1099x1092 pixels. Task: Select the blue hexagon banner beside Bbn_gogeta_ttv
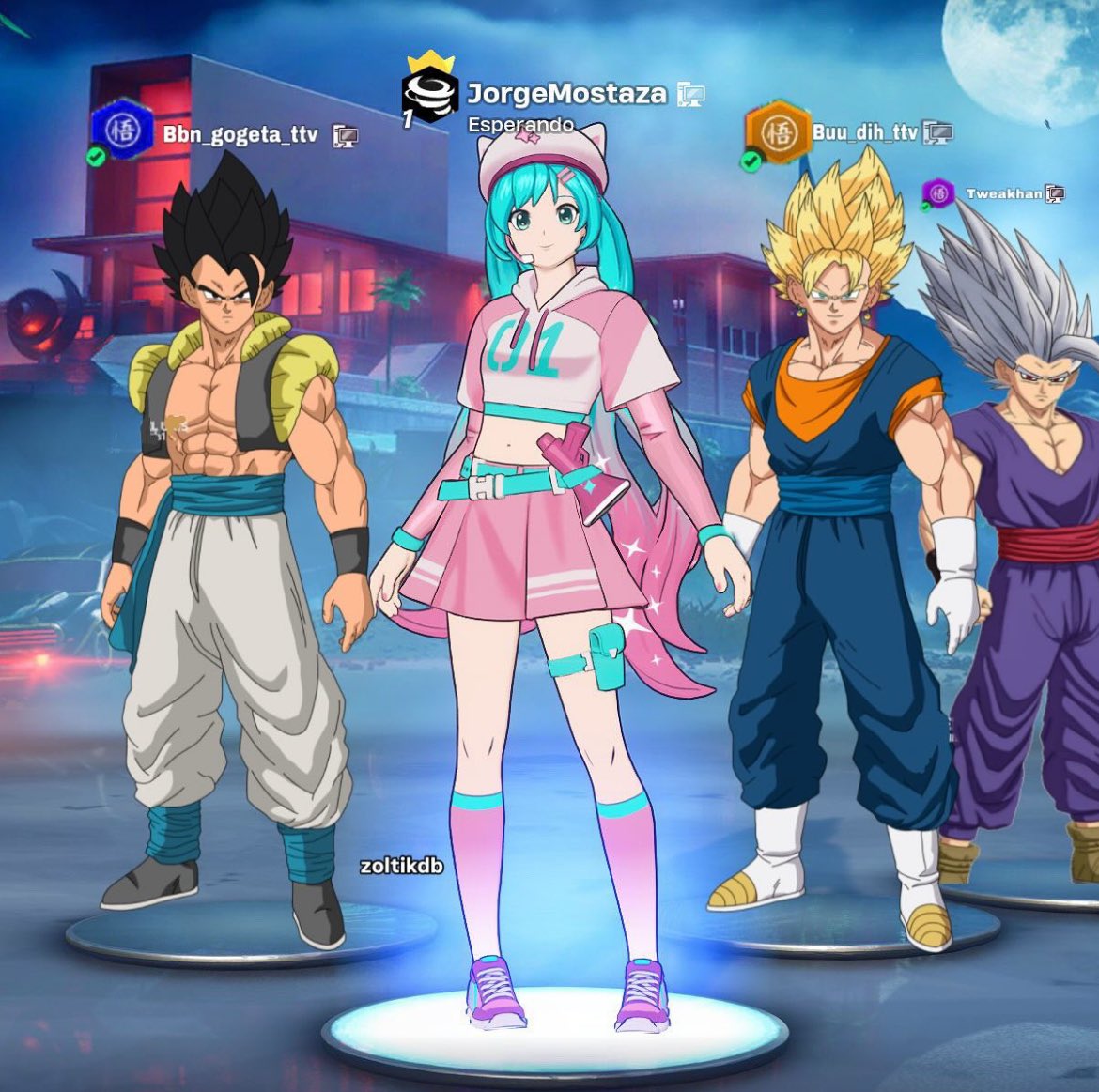click(x=122, y=131)
